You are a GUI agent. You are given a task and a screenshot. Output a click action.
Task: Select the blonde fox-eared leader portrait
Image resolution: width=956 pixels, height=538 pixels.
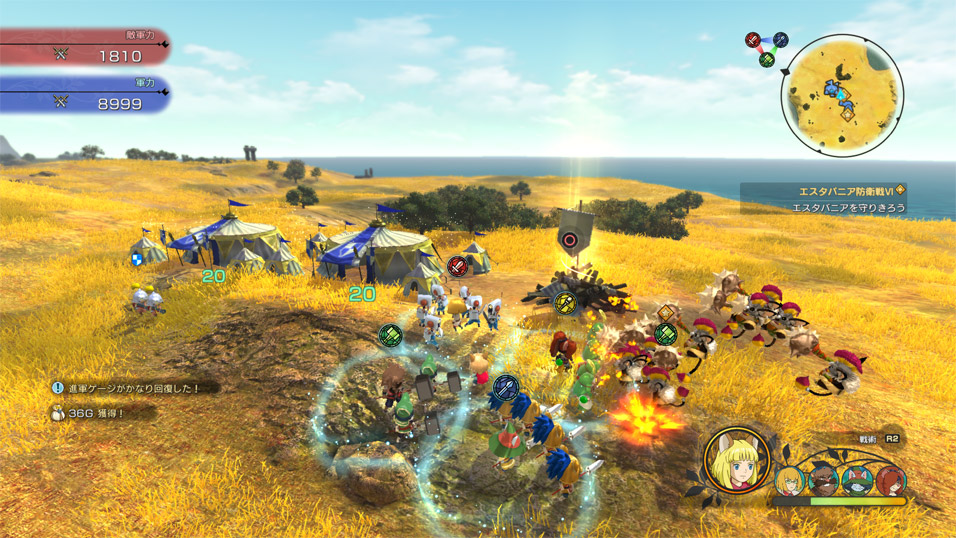[x=737, y=460]
